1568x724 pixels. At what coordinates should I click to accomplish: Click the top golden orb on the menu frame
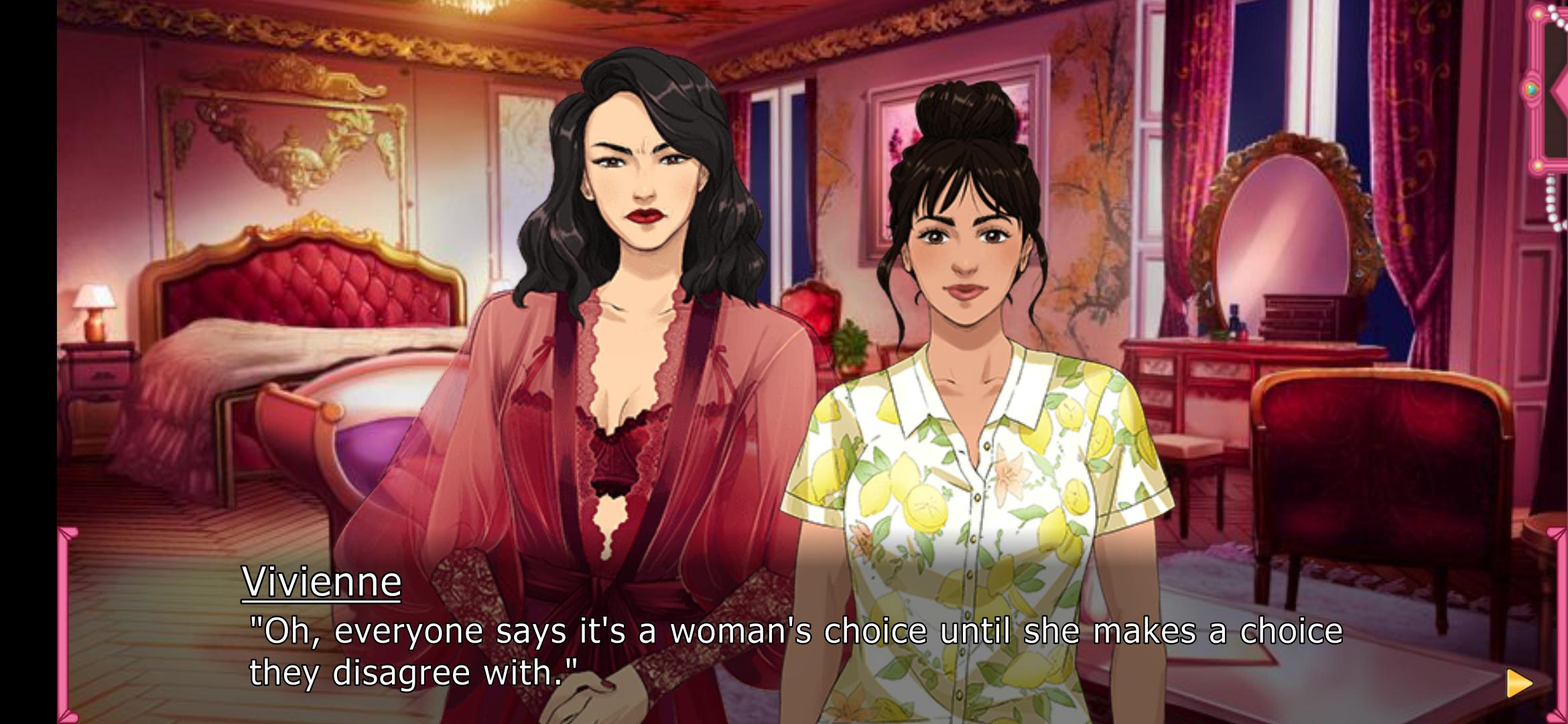coord(1538,14)
